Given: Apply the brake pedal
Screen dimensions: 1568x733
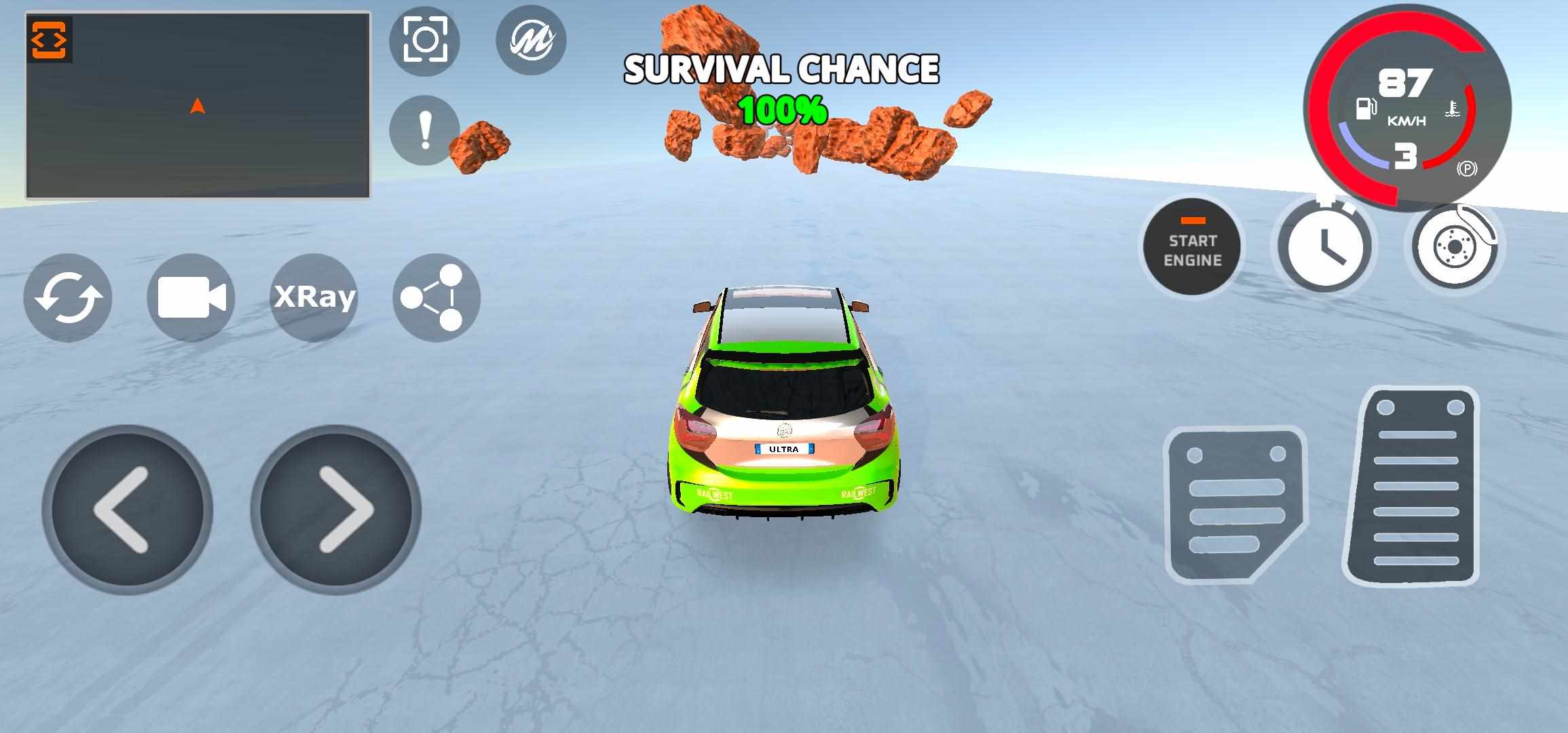Looking at the screenshot, I should click(x=1235, y=505).
